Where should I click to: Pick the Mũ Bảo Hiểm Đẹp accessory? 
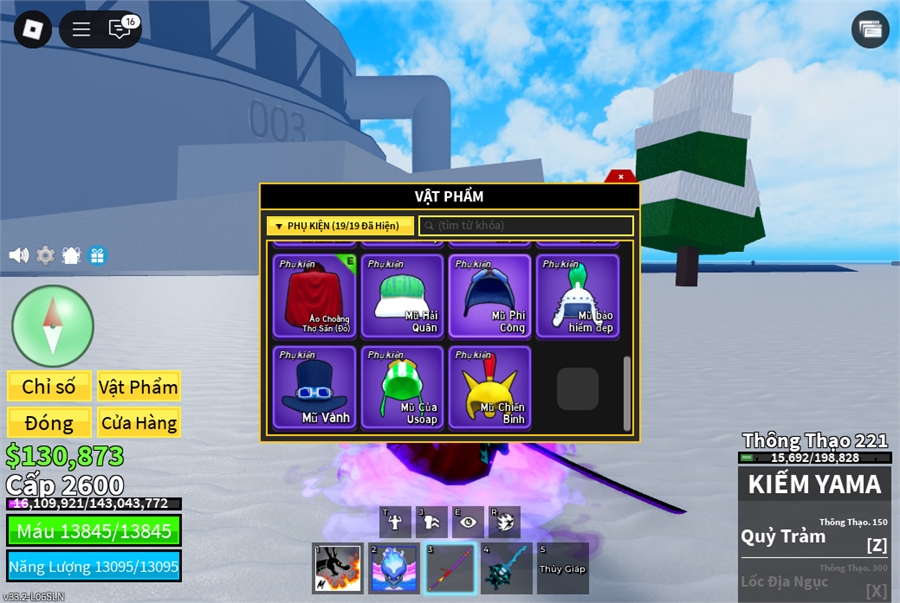(x=577, y=296)
